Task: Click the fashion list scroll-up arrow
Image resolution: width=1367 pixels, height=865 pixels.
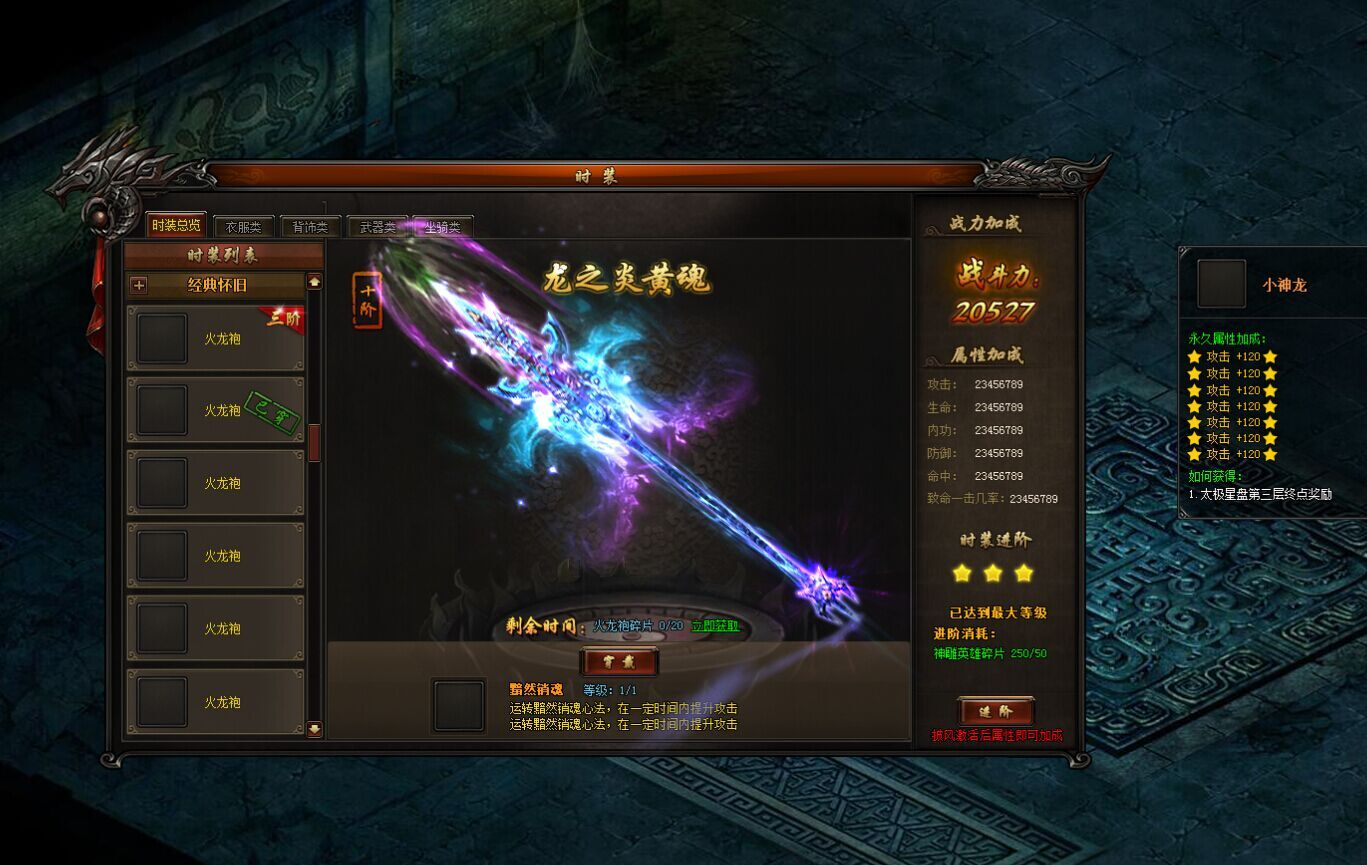Action: tap(314, 282)
